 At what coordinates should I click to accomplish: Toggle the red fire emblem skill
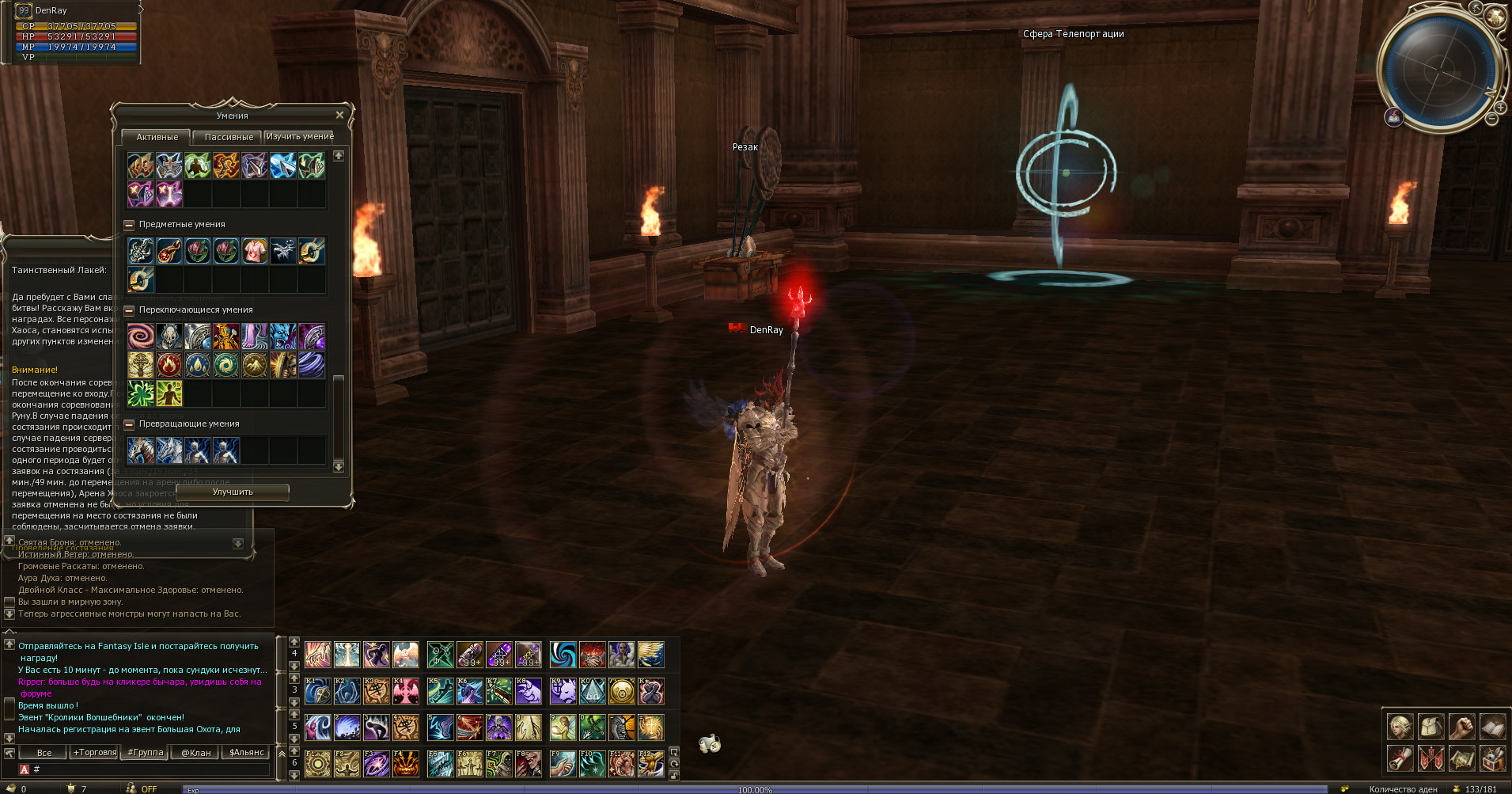tap(169, 365)
